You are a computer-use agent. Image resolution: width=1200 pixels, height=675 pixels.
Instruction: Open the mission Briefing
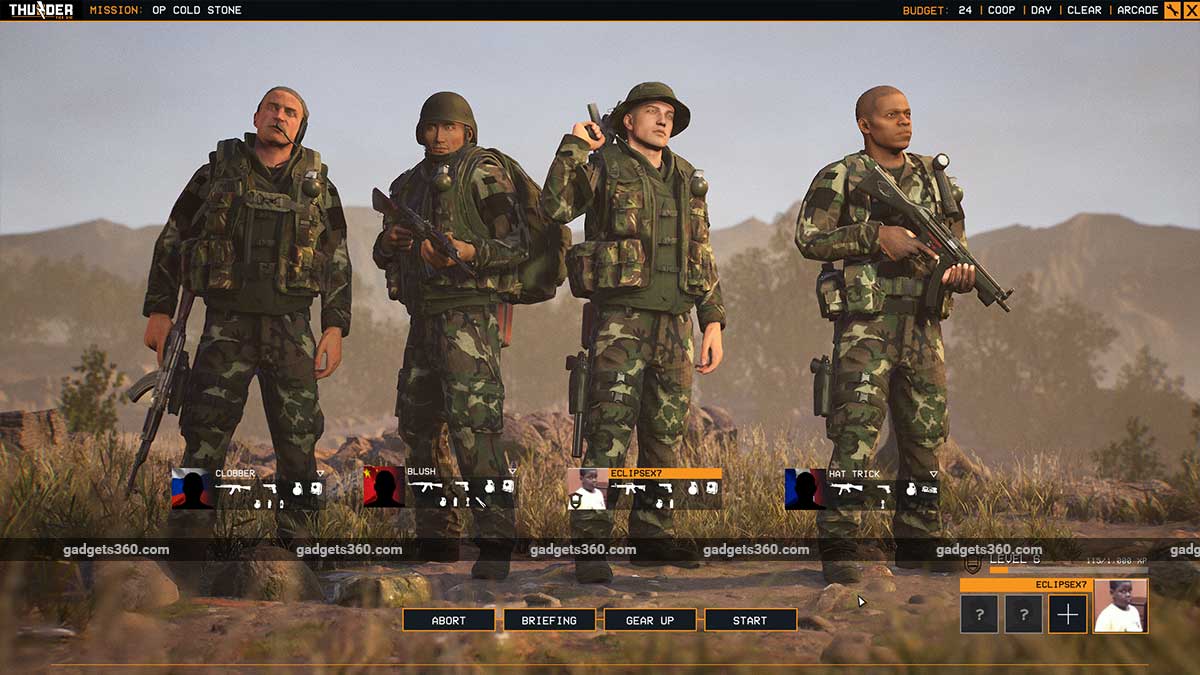point(549,620)
